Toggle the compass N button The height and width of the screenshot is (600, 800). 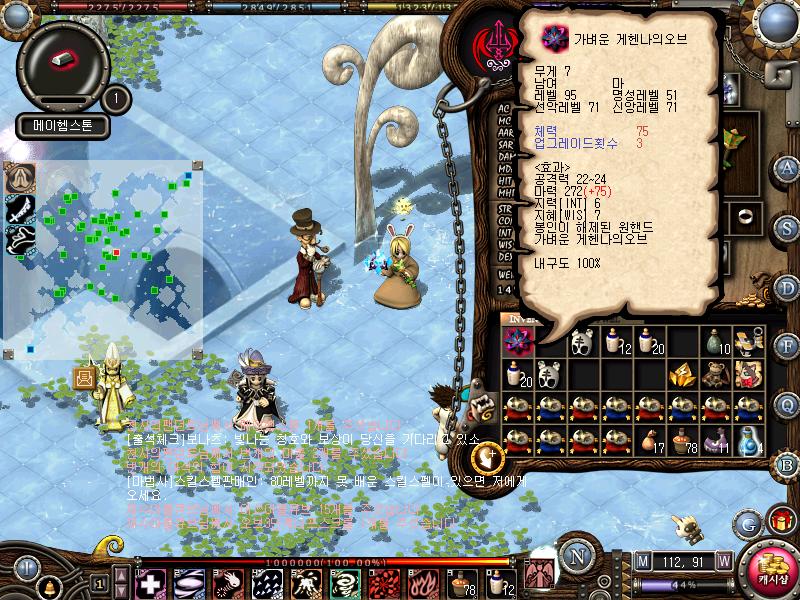point(577,556)
